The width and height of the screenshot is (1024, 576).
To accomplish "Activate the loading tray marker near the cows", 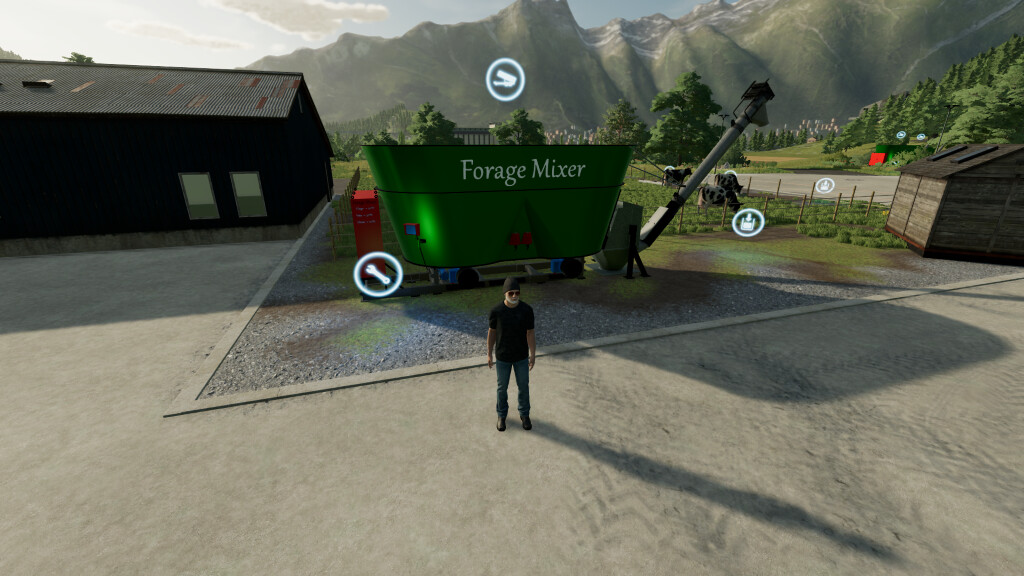I will coord(747,222).
